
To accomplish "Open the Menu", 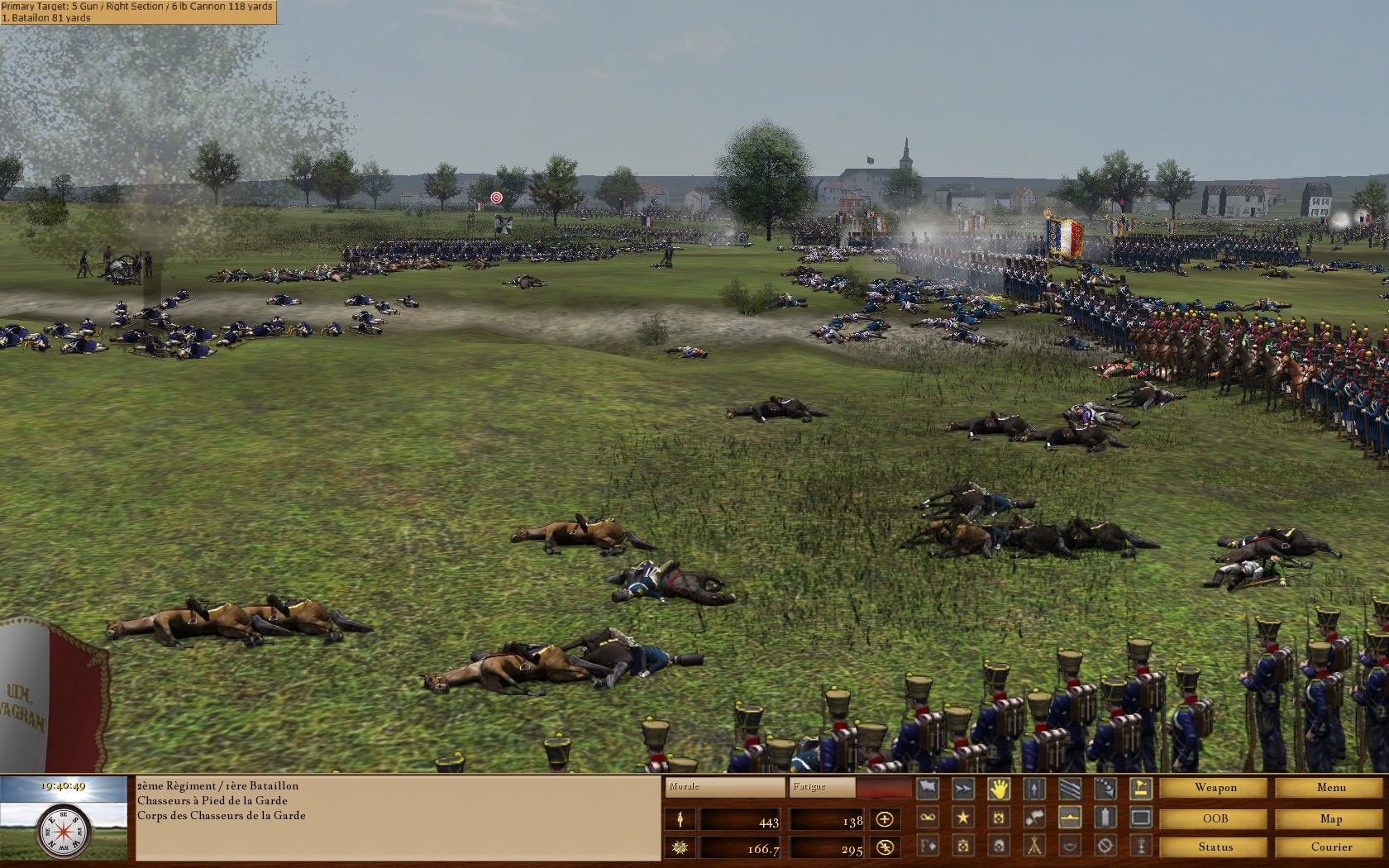I will pos(1330,787).
